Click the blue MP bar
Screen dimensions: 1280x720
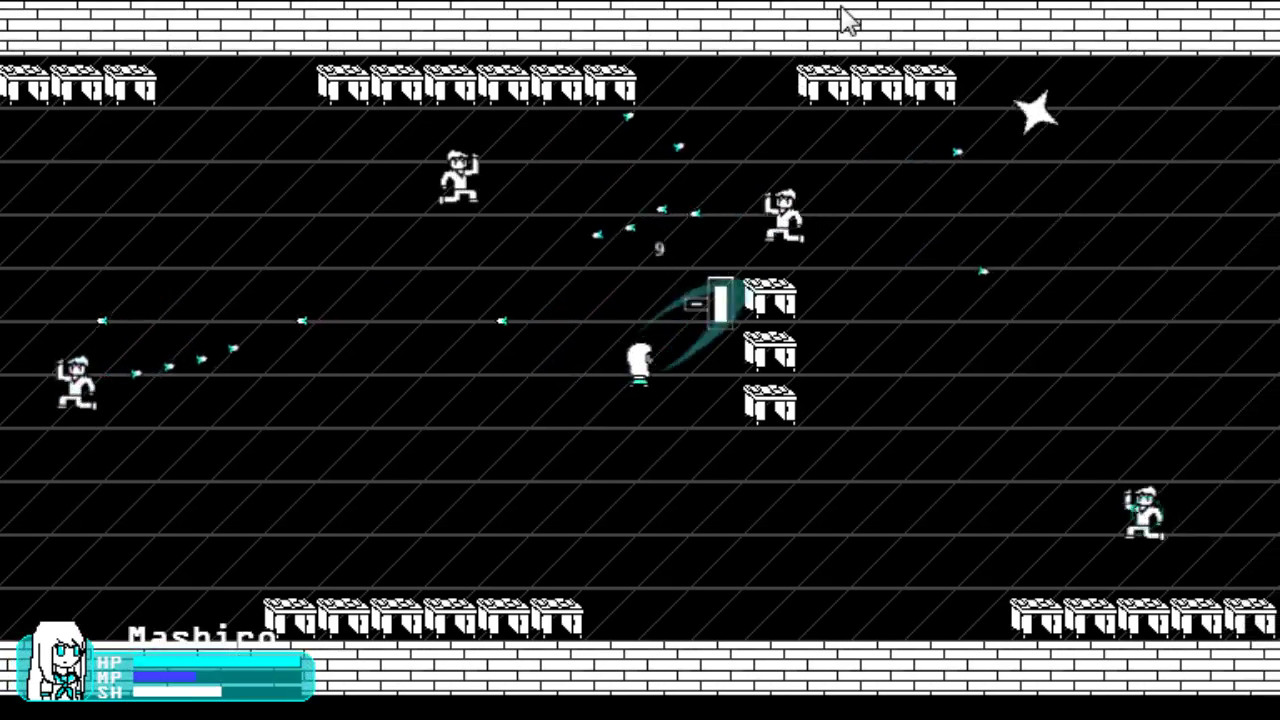pos(165,677)
